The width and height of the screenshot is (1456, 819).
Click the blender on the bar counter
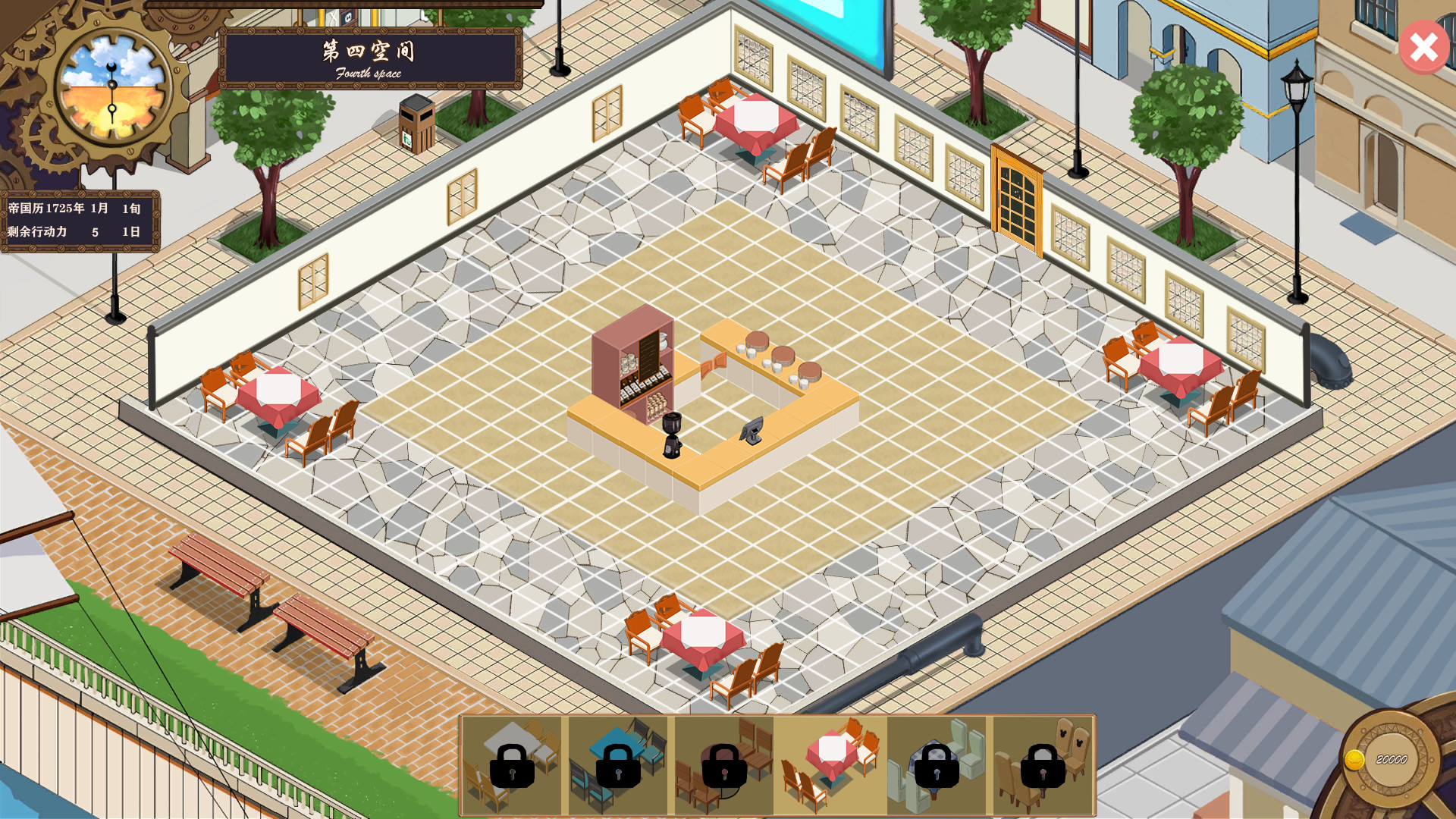tap(673, 436)
